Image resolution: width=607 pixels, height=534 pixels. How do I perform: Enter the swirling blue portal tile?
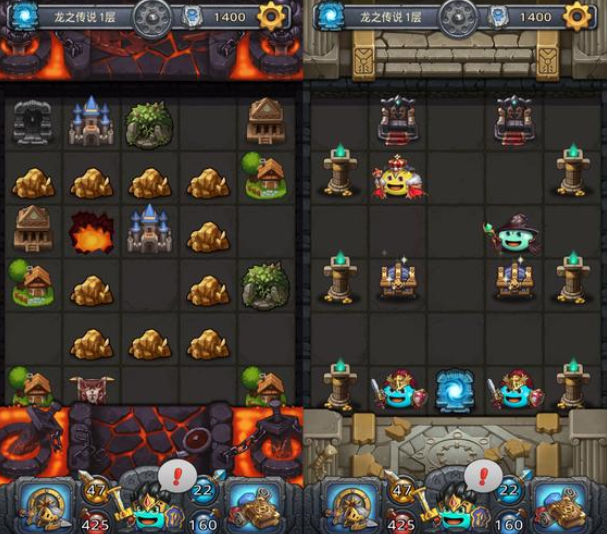[454, 390]
